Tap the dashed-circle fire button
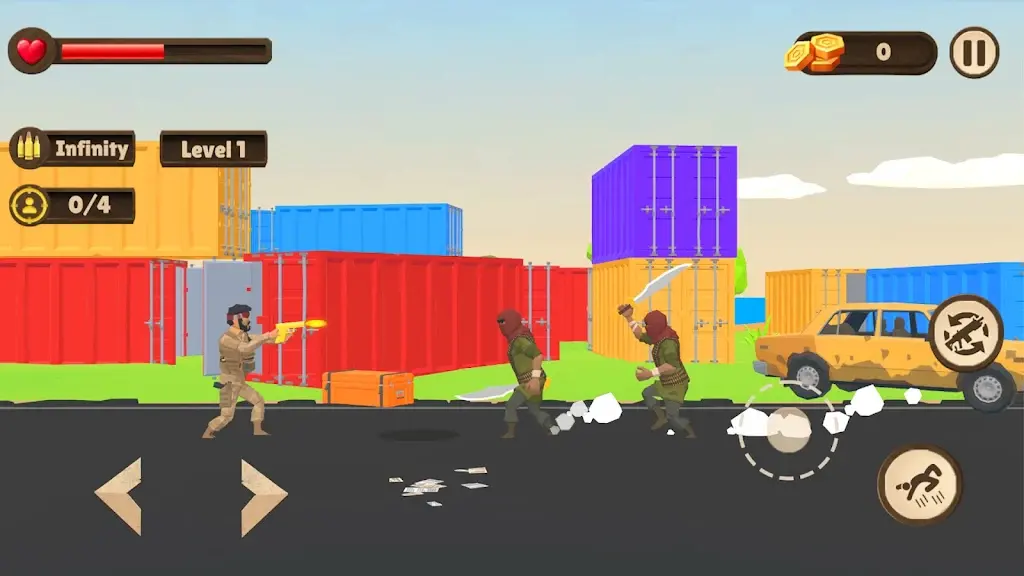Image resolution: width=1024 pixels, height=576 pixels. tap(789, 429)
